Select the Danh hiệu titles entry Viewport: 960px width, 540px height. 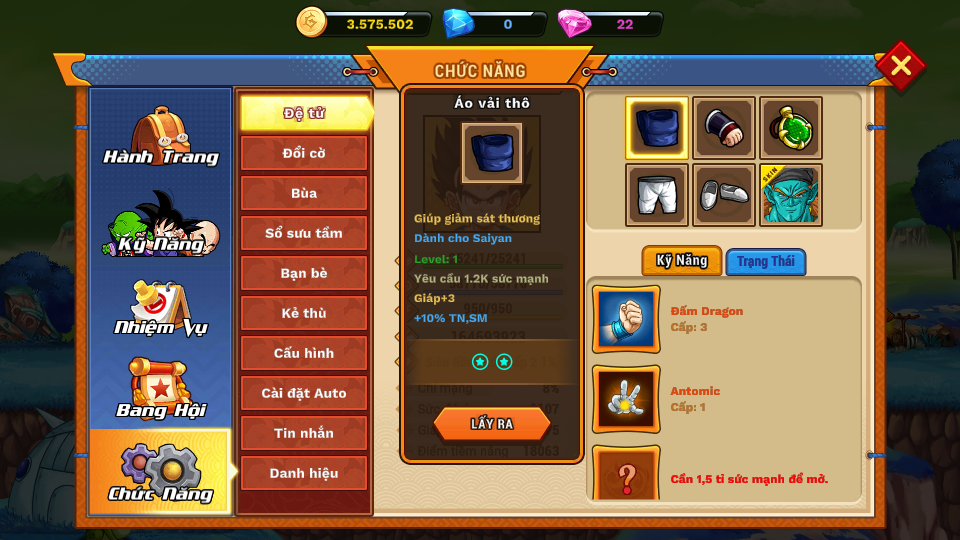click(303, 473)
